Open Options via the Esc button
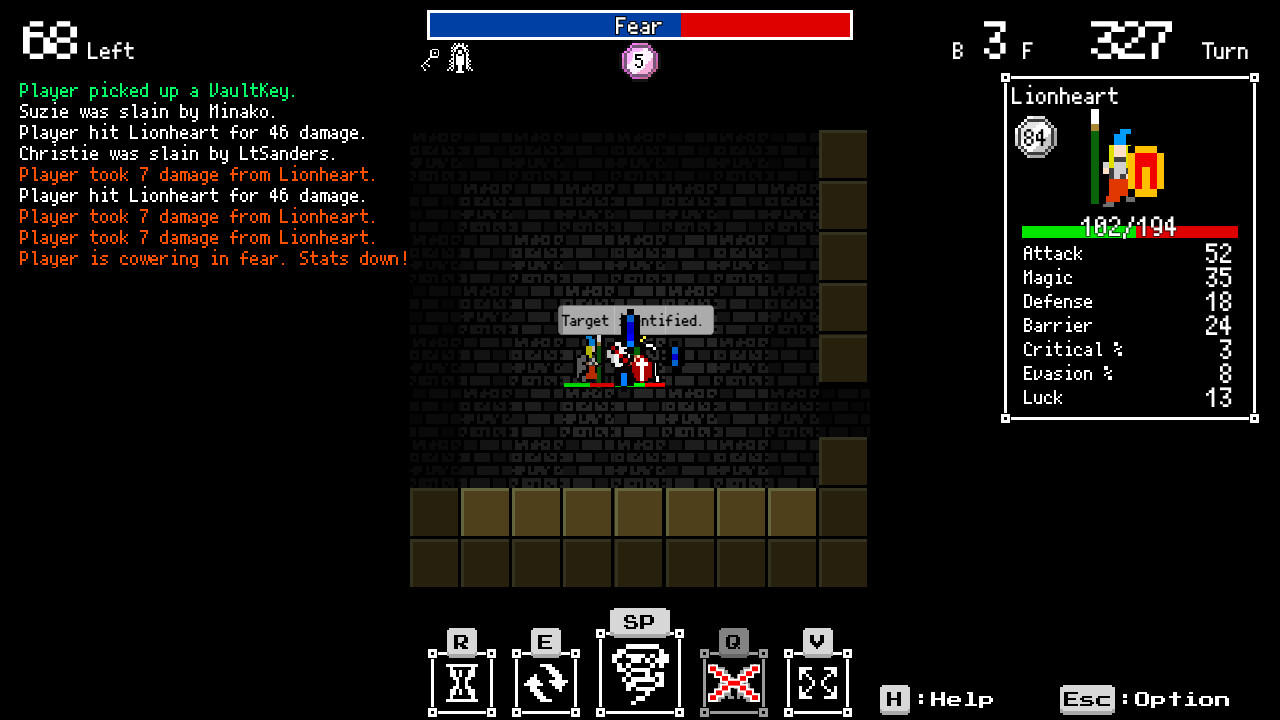 point(1087,700)
